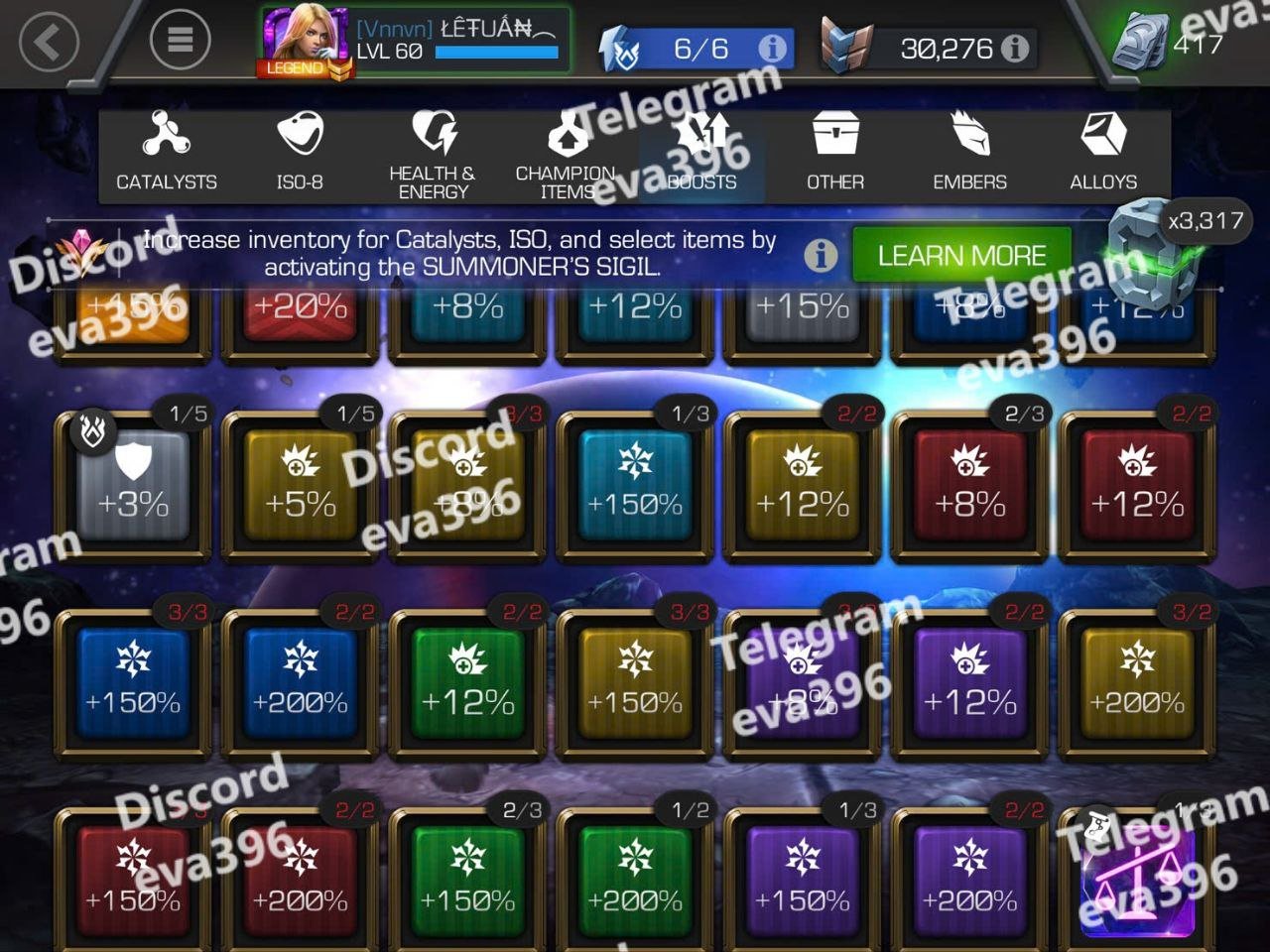Open the hamburger main menu

(180, 40)
